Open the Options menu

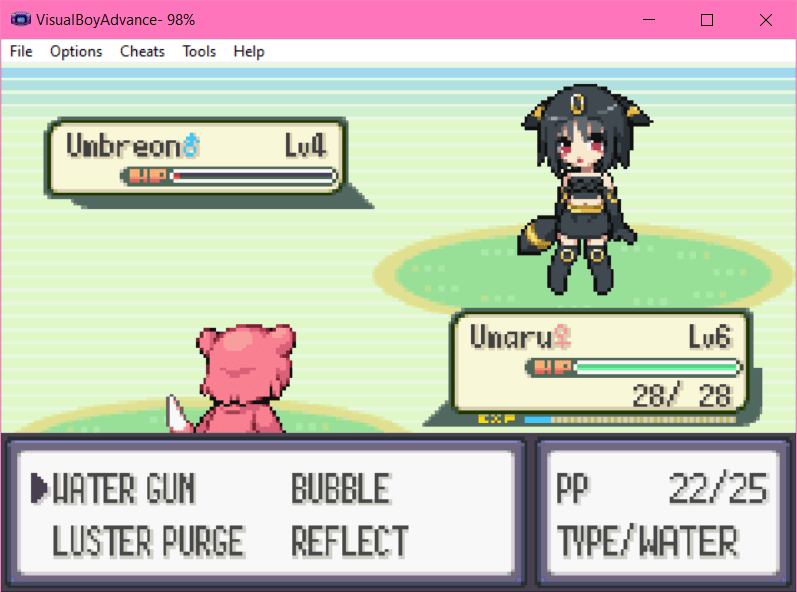point(76,51)
